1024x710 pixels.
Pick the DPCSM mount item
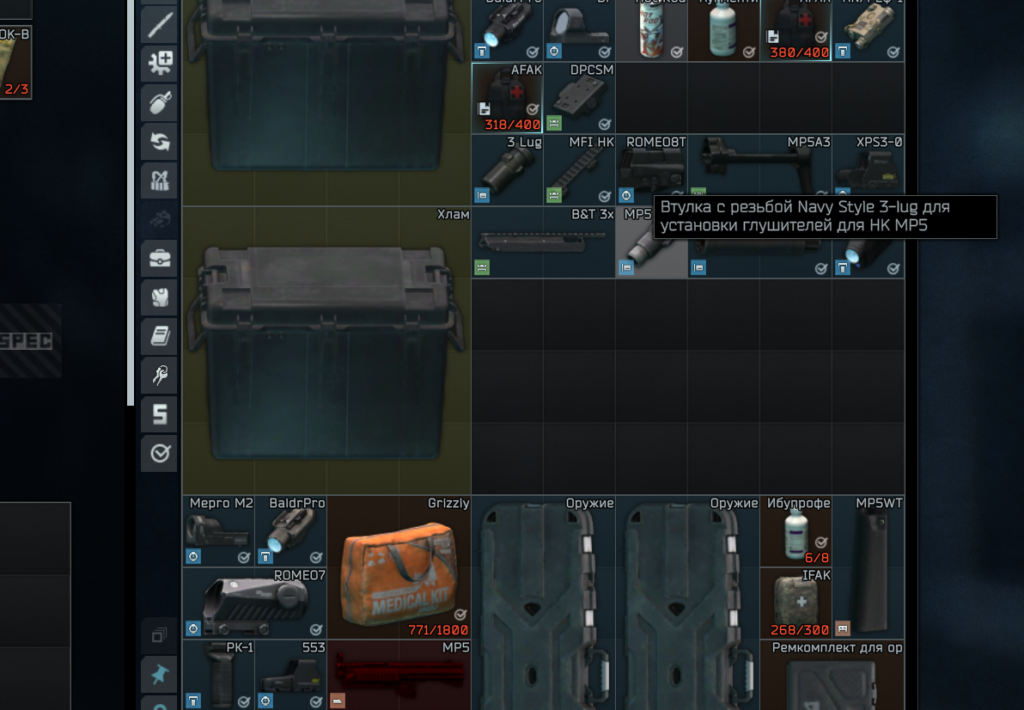580,98
